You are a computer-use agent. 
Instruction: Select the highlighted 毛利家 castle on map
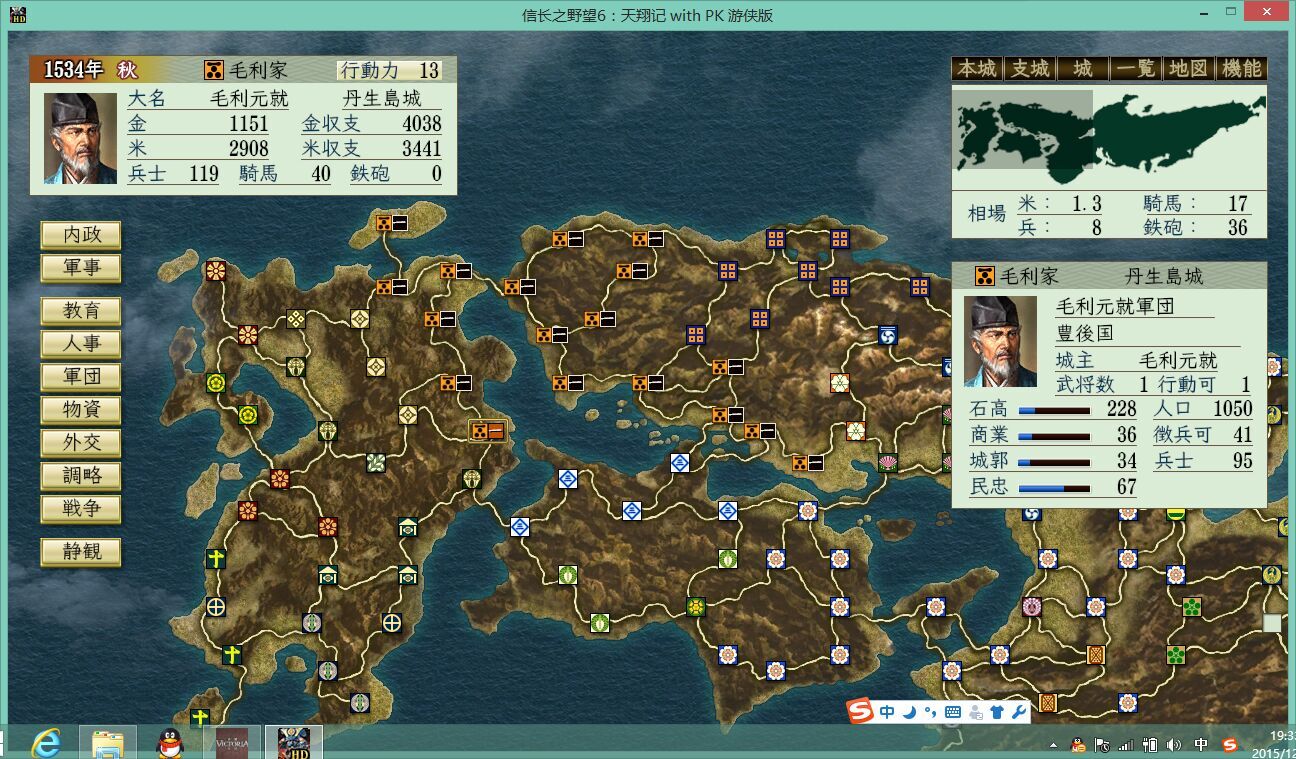[488, 431]
